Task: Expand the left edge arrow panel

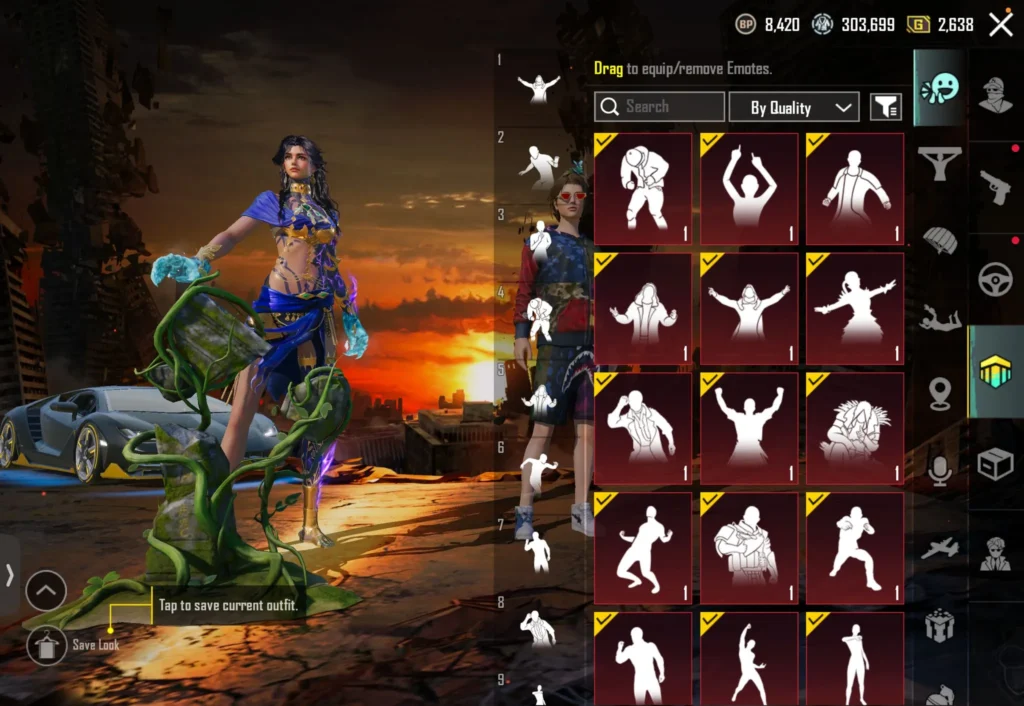Action: point(9,574)
